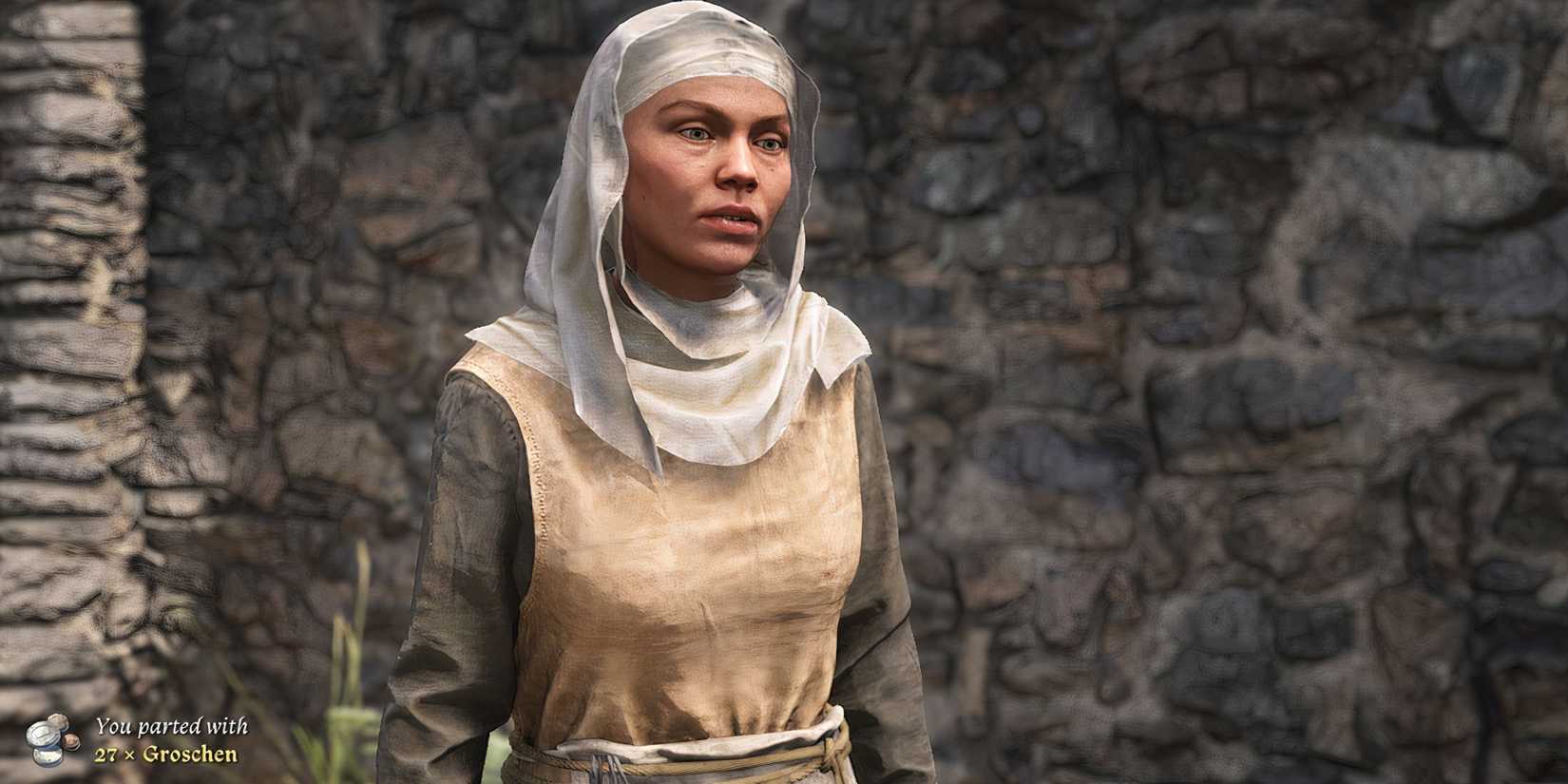Click the bottom coin of the currency icon
Image resolution: width=1568 pixels, height=784 pixels.
click(x=48, y=756)
